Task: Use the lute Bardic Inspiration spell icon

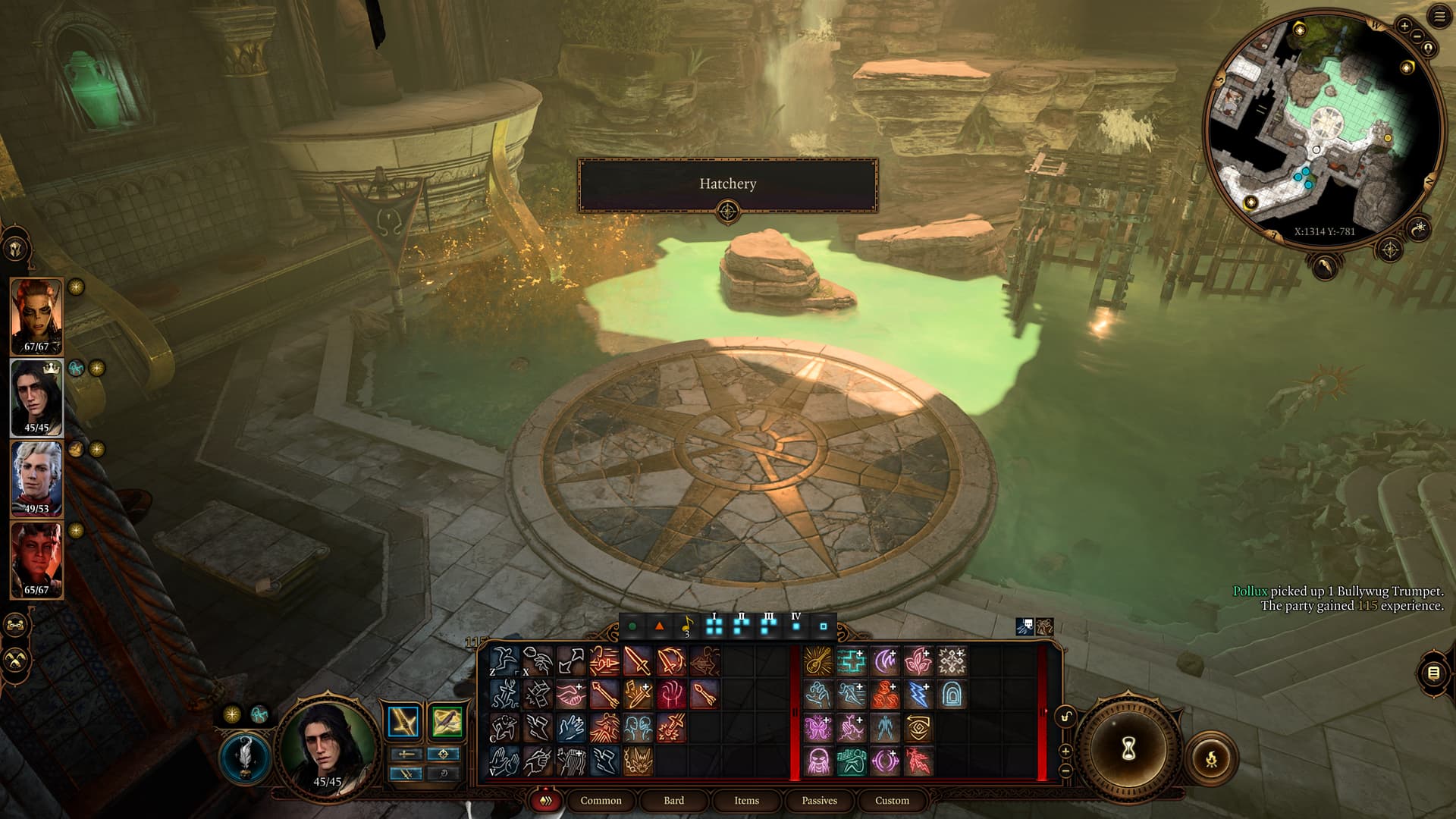Action: click(818, 661)
